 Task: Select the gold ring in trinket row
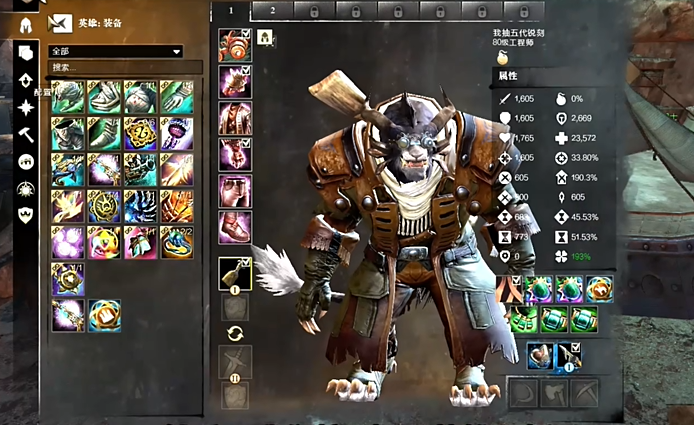[601, 289]
